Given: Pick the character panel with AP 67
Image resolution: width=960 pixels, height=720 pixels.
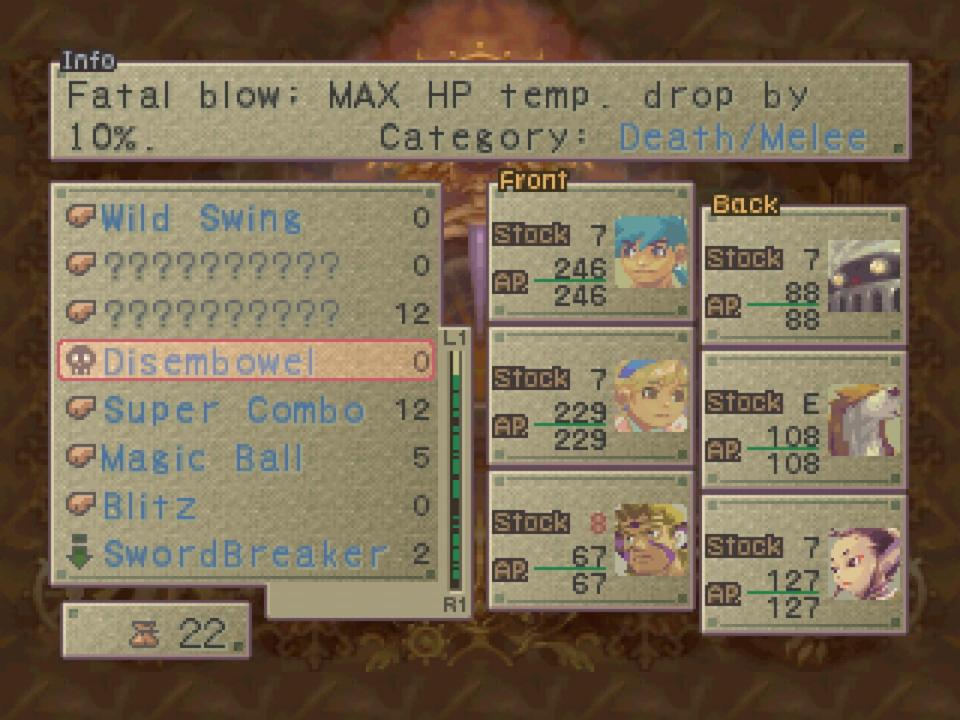Looking at the screenshot, I should 591,541.
